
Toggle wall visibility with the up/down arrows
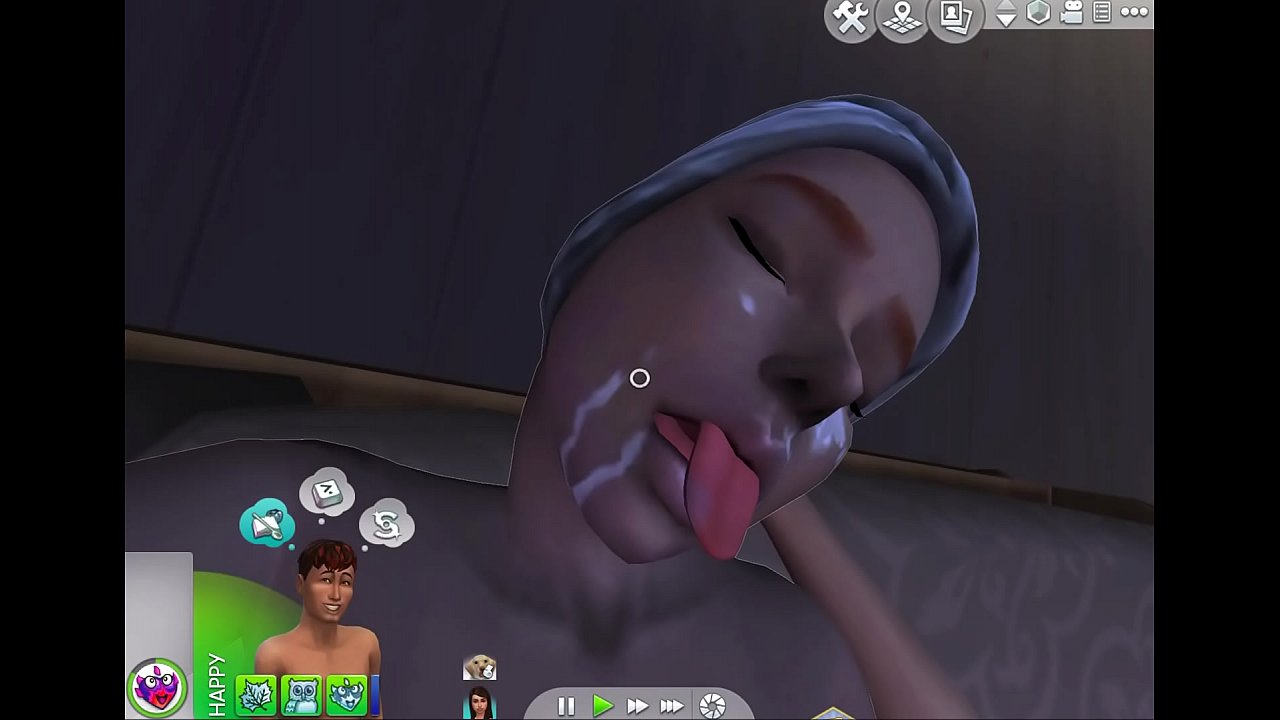click(1005, 13)
